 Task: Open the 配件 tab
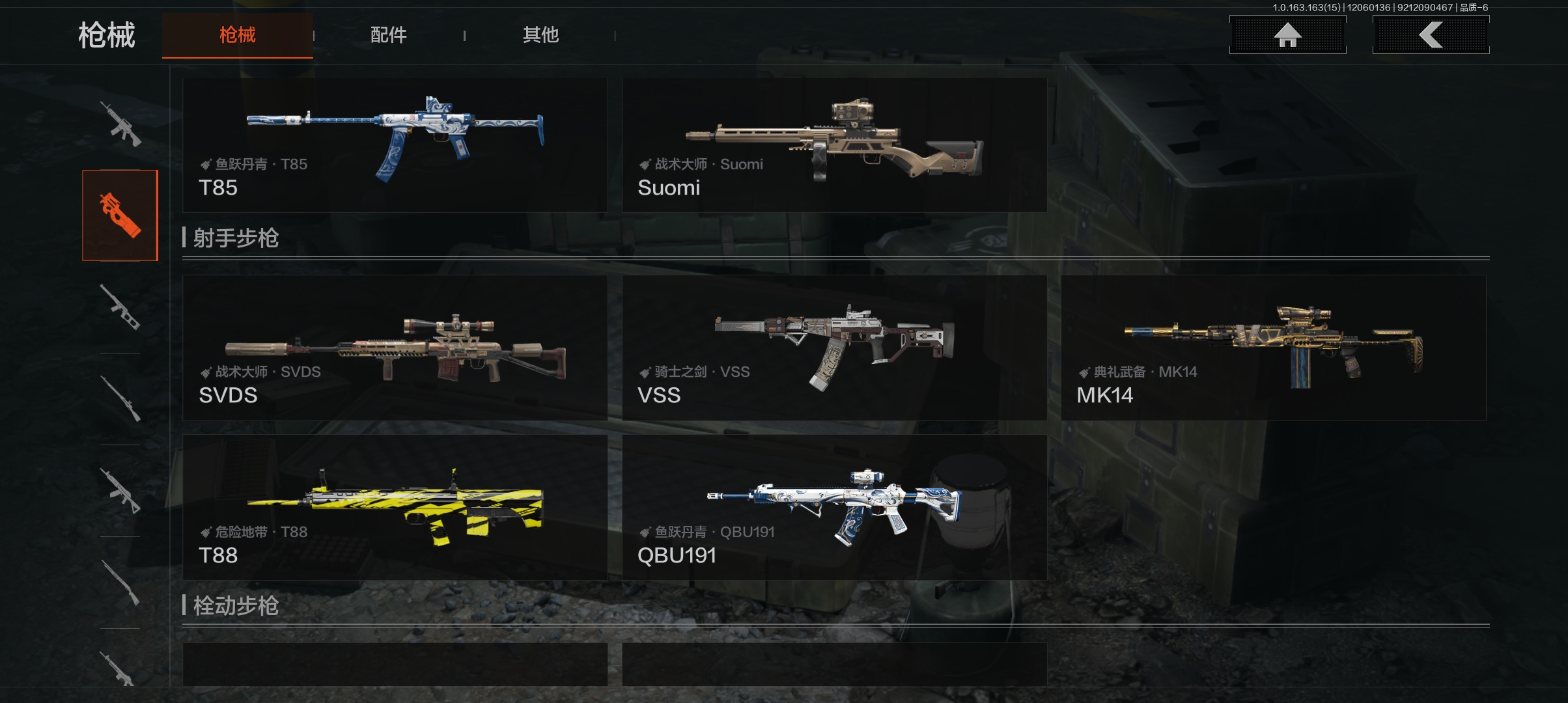coord(388,35)
